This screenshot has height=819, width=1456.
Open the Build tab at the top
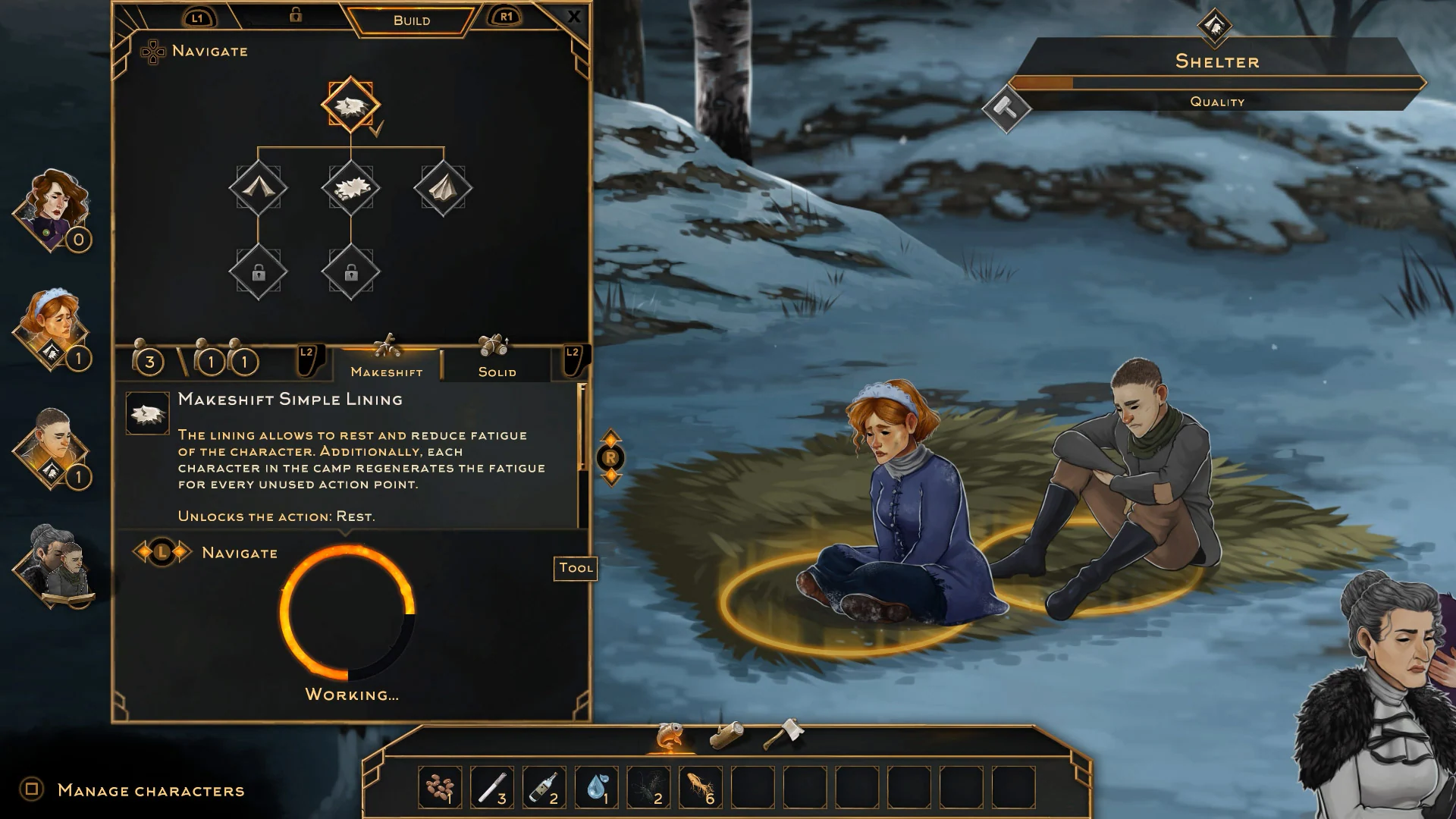pyautogui.click(x=409, y=20)
